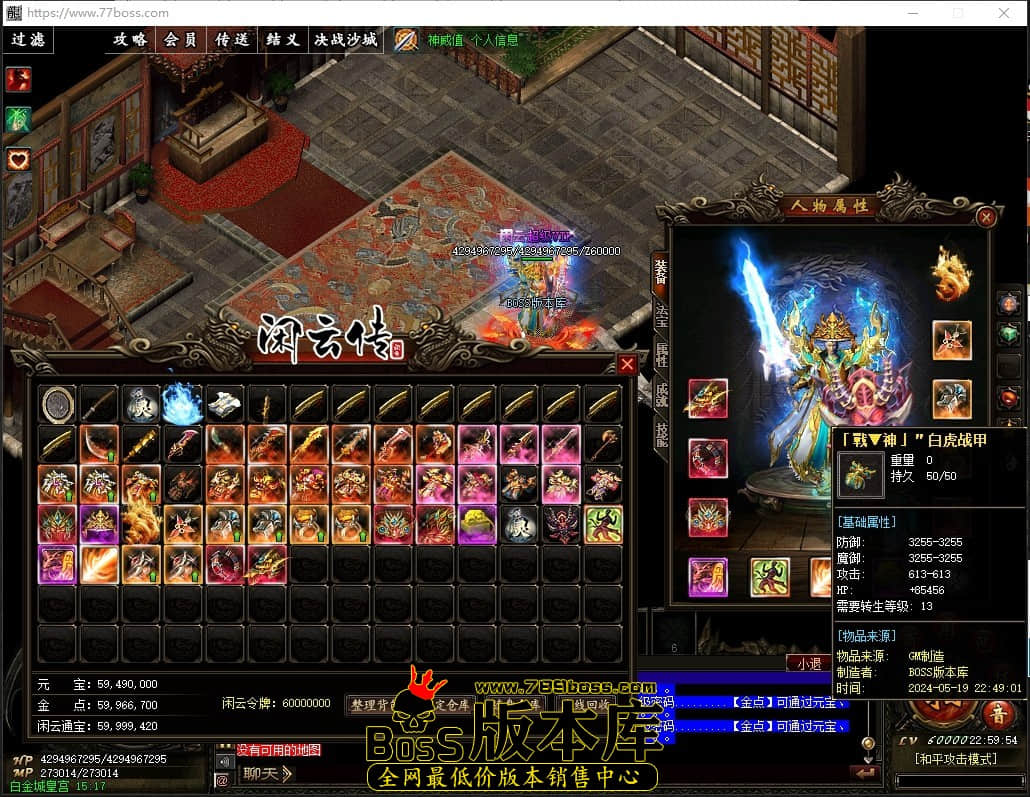This screenshot has height=797, width=1030.
Task: Click the 传送 teleport menu
Action: coord(232,40)
